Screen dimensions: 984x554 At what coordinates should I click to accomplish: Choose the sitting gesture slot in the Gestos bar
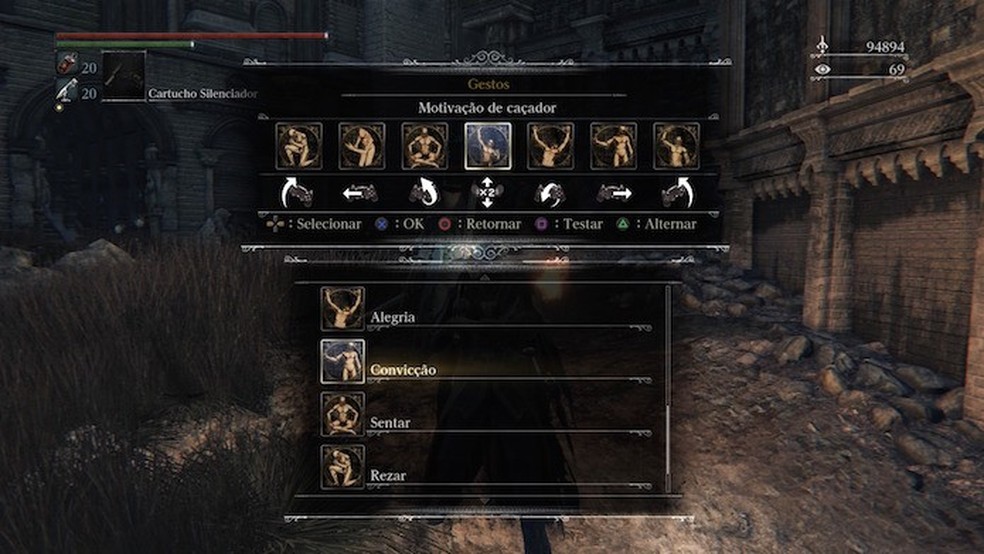tap(425, 146)
